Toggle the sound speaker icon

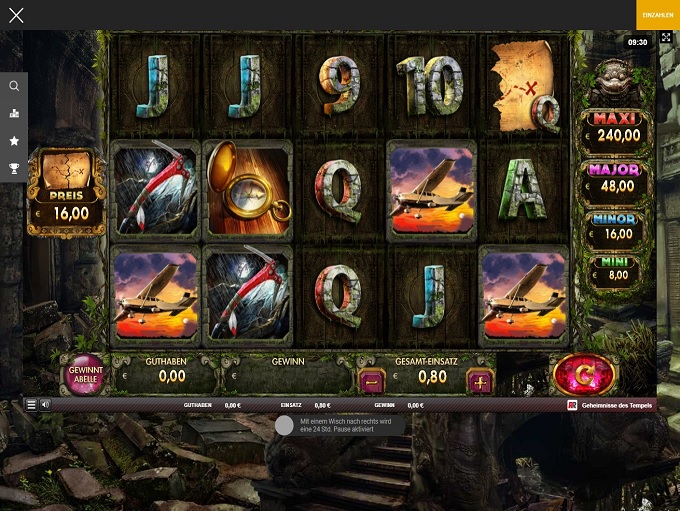coord(45,405)
